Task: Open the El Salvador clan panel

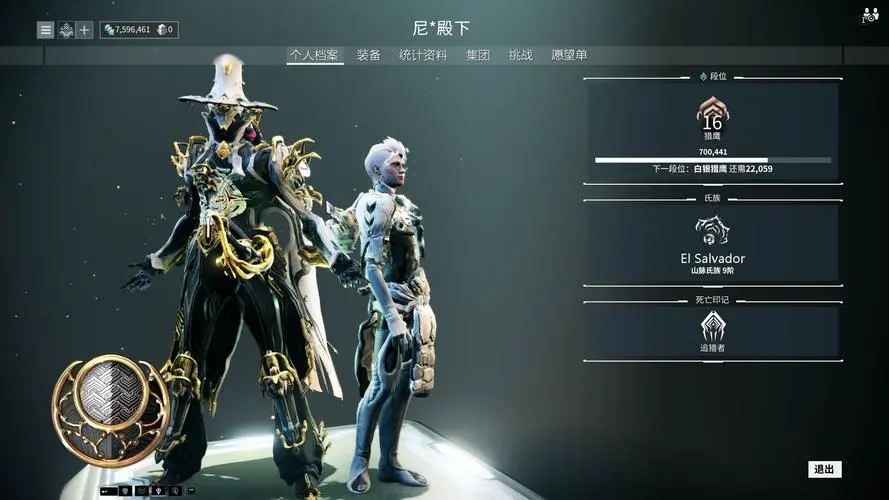Action: (712, 243)
